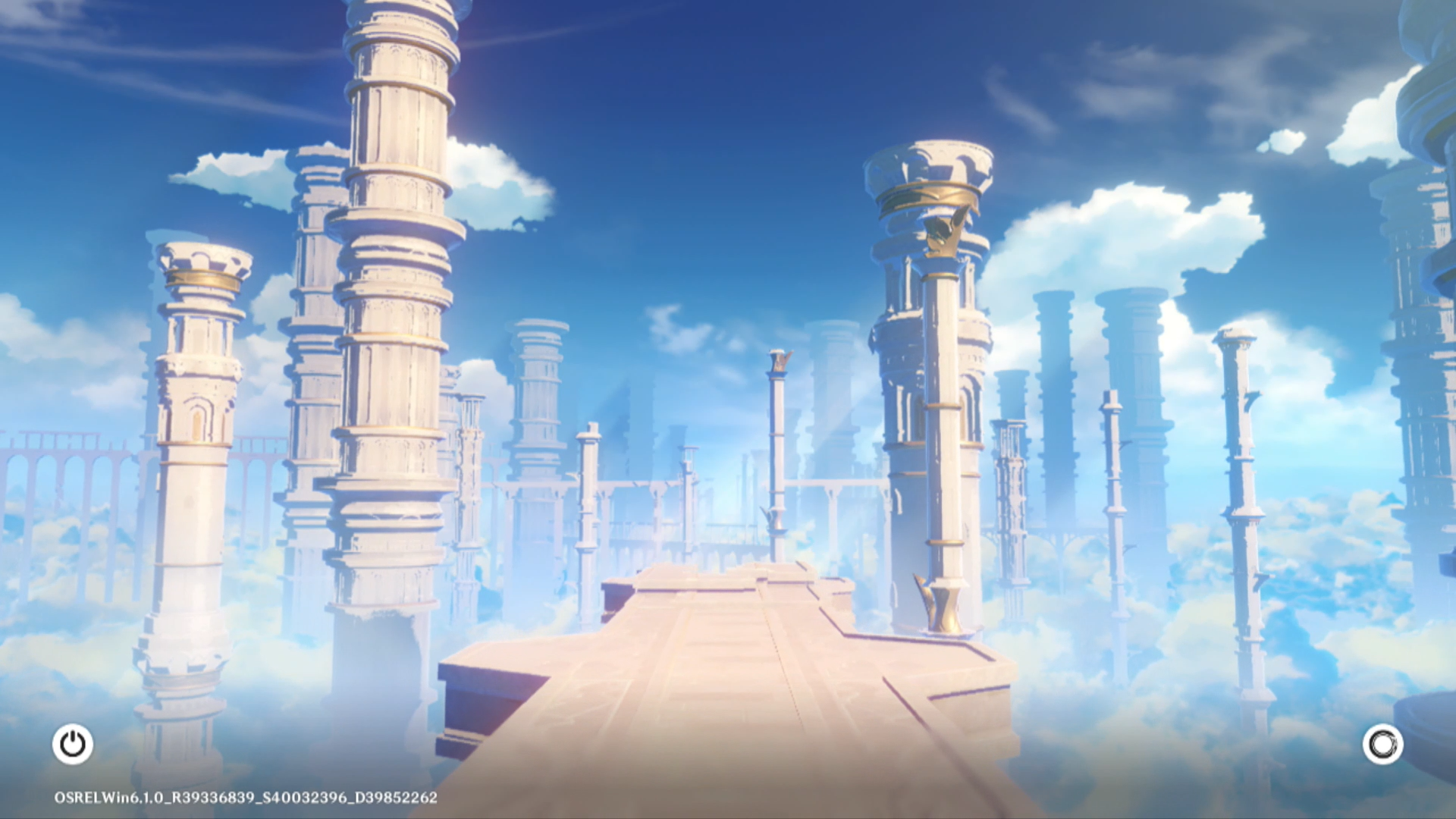Click the power exit icon button

point(73,744)
